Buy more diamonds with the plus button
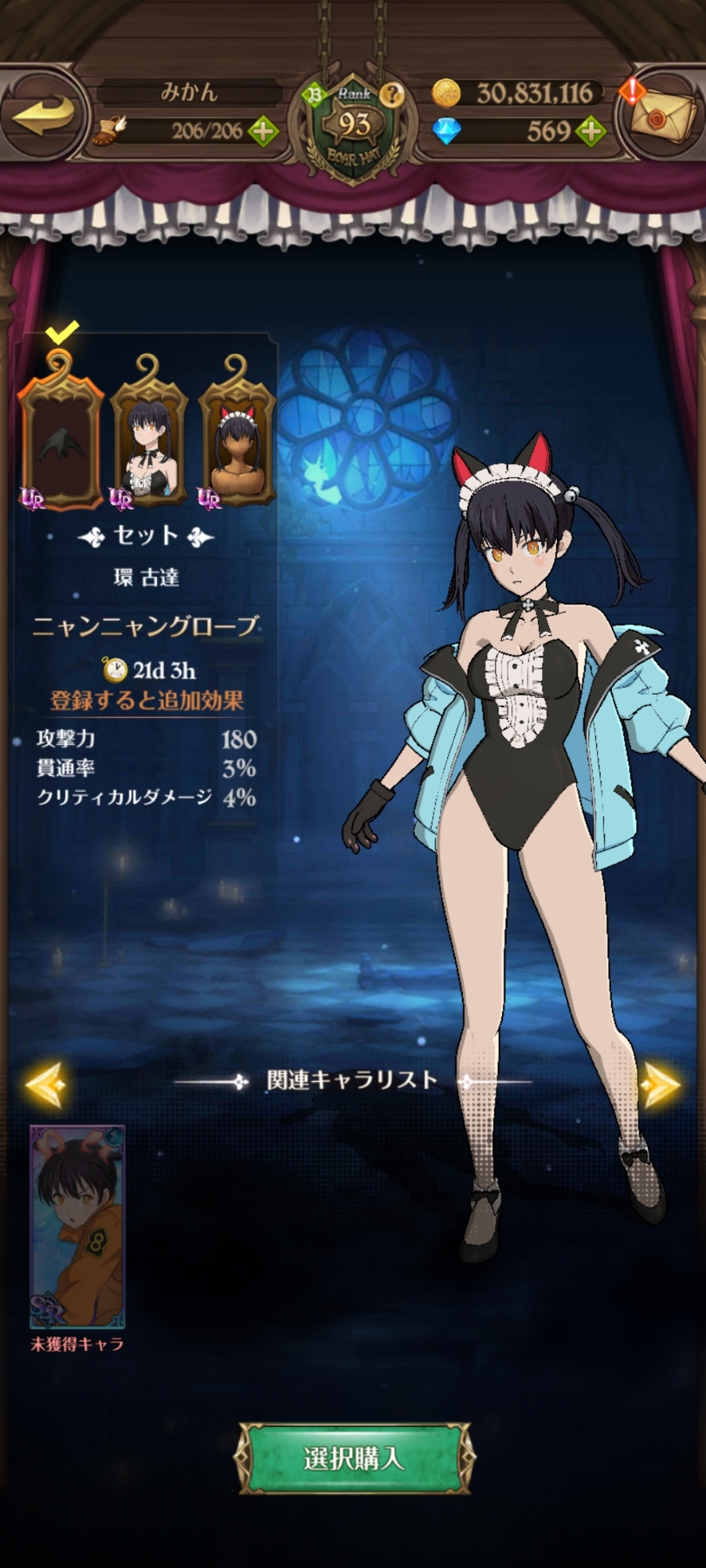The image size is (706, 1568). (591, 131)
